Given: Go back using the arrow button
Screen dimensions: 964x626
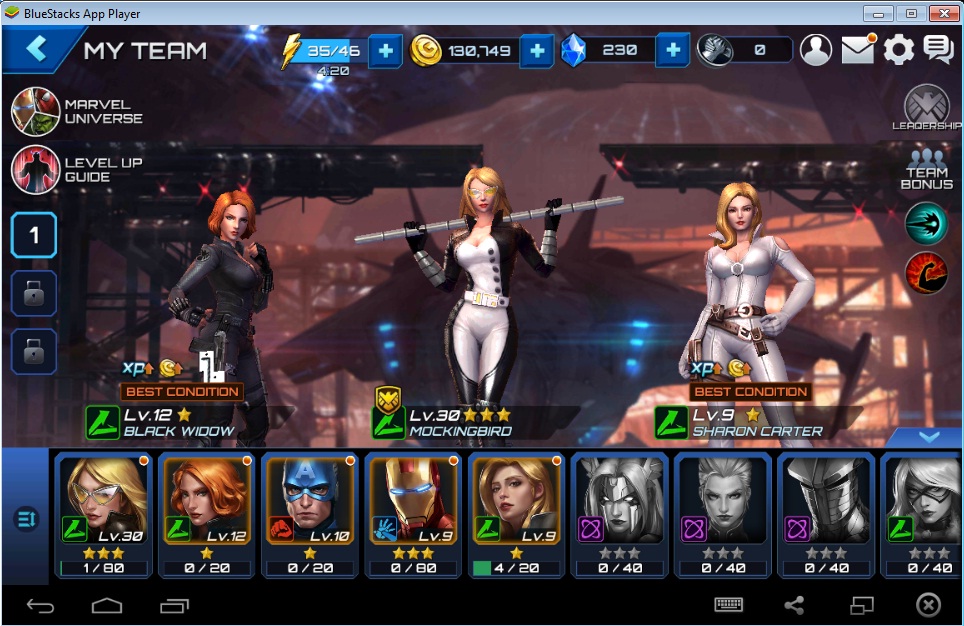Looking at the screenshot, I should click(x=37, y=49).
